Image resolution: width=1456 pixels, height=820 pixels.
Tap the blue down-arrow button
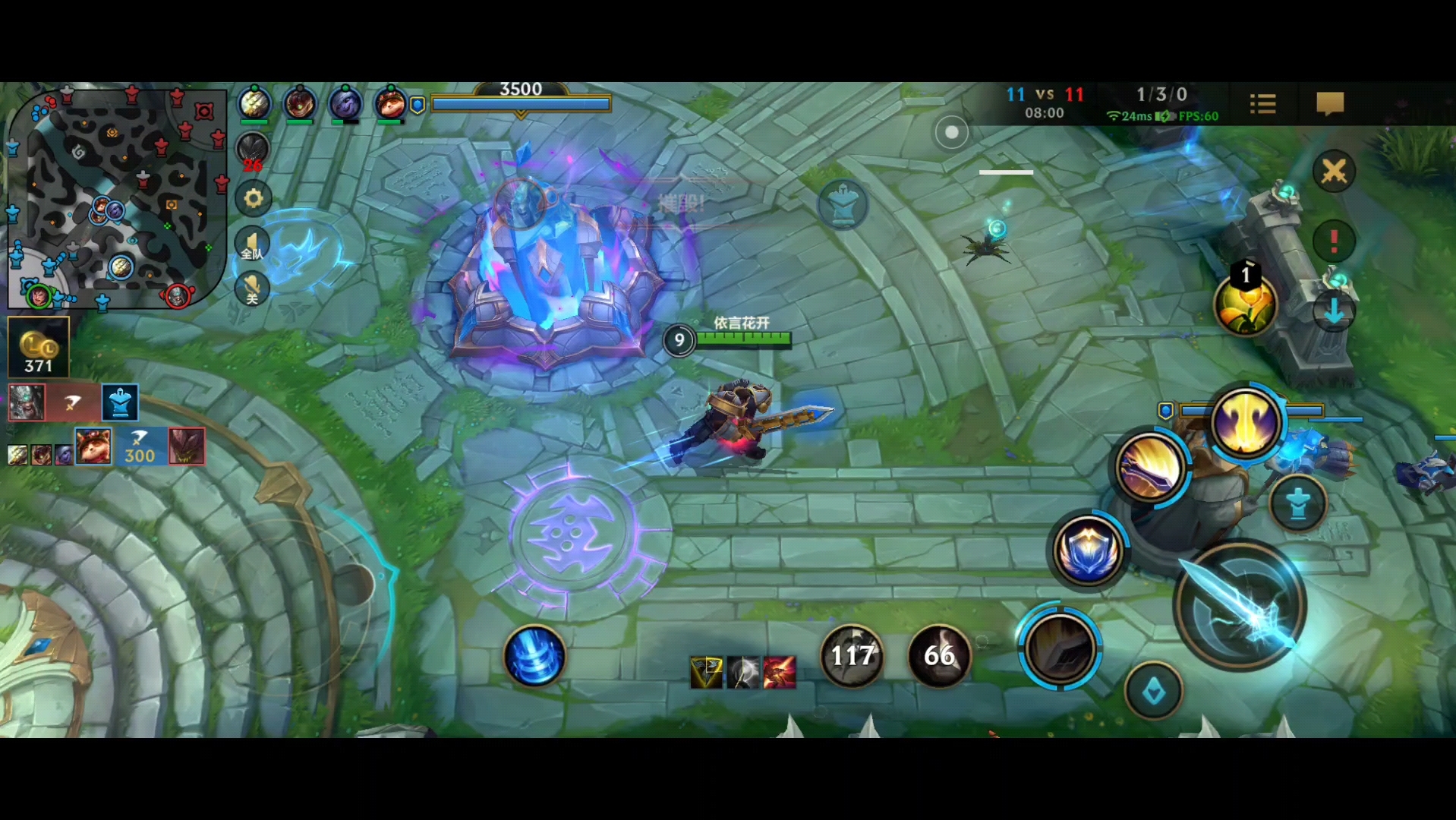coord(1334,311)
